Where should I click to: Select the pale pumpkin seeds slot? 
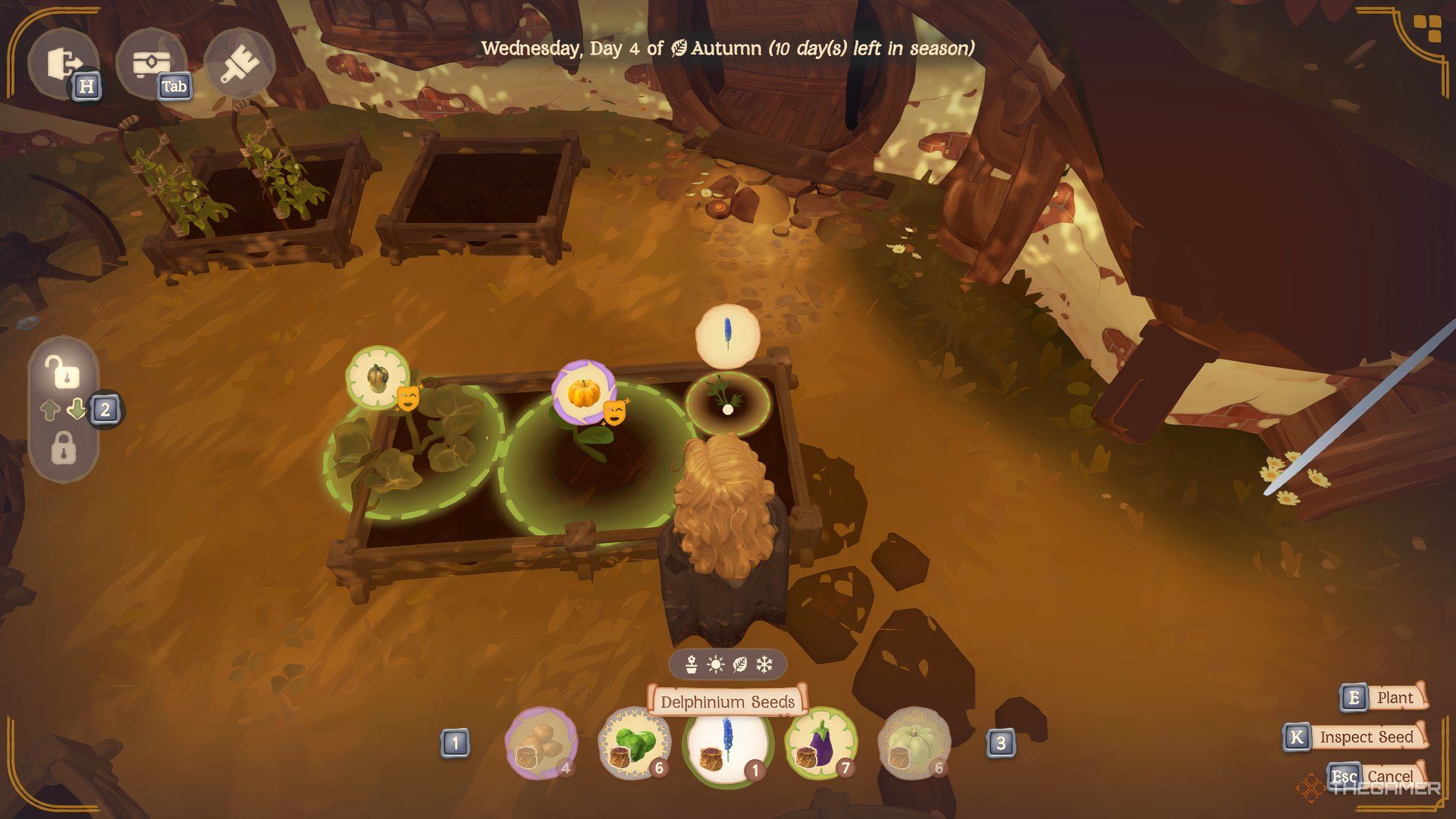[x=914, y=743]
